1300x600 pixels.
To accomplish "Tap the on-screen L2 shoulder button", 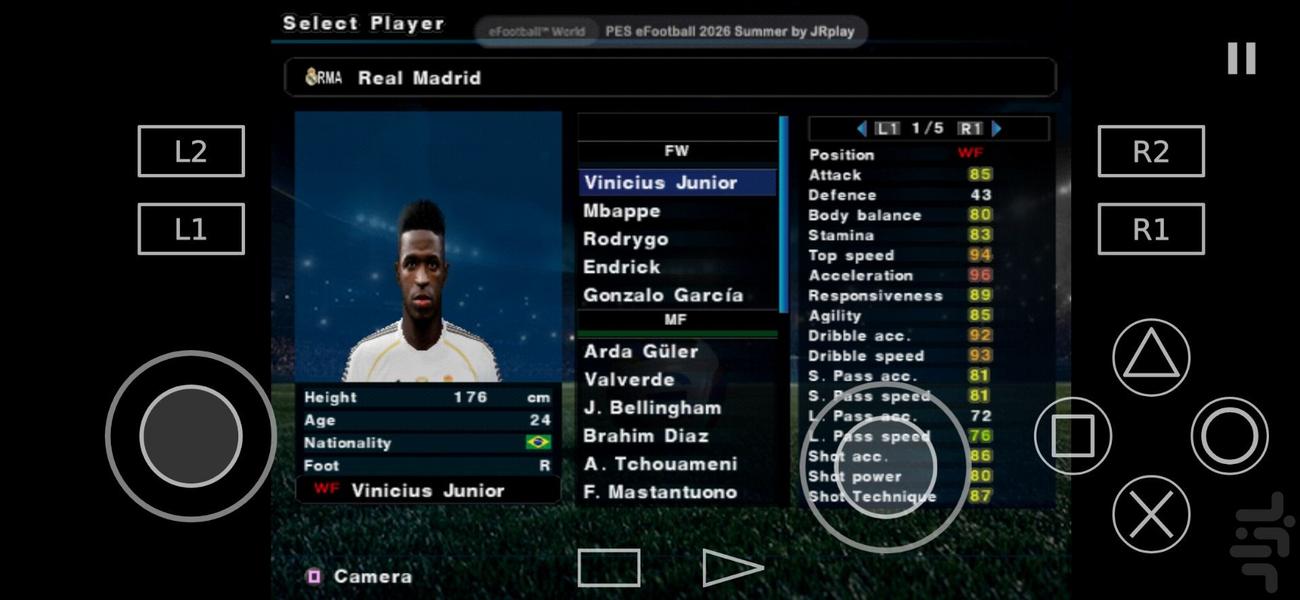I will [191, 151].
